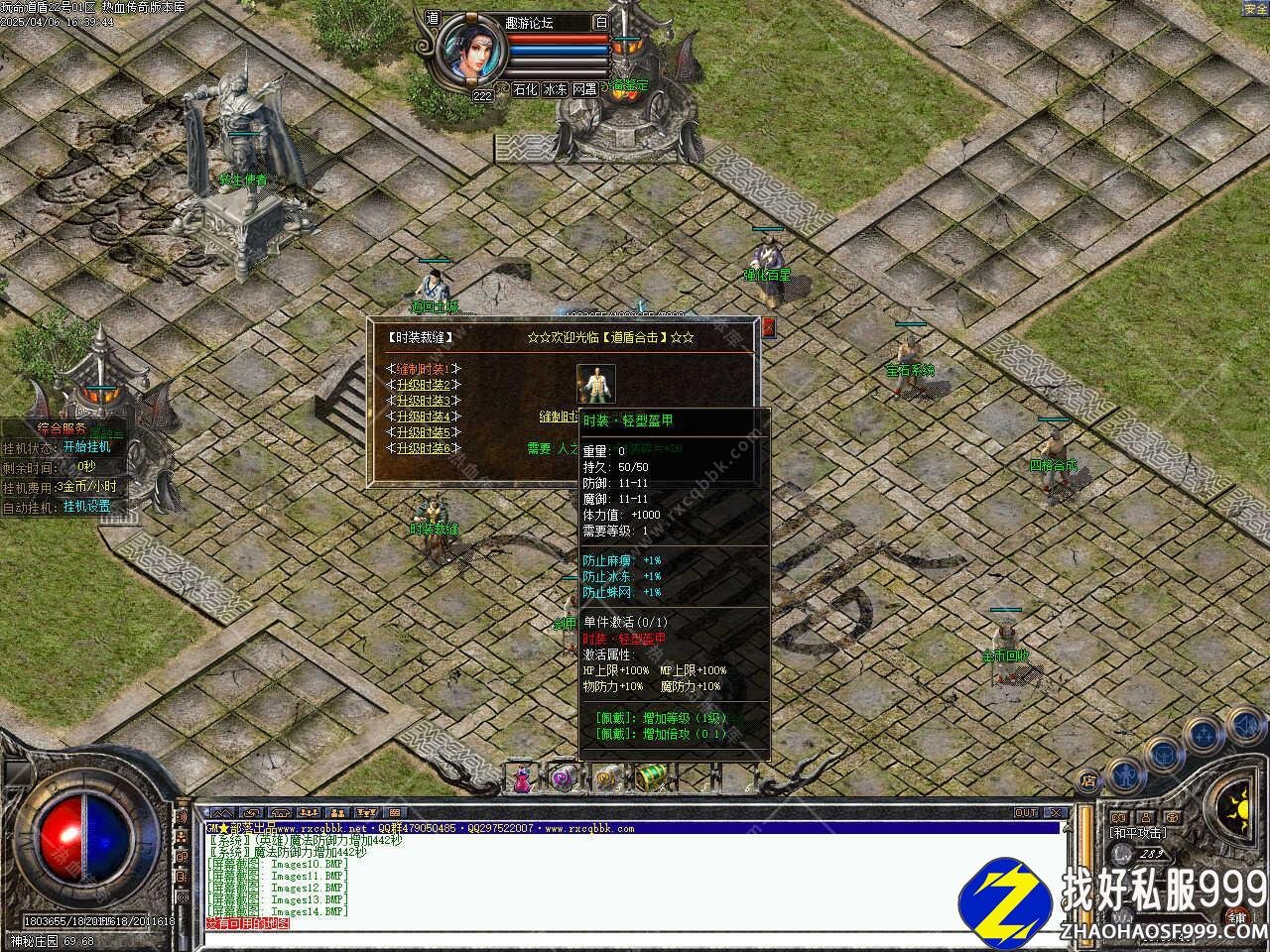
Task: Choose the 升级时装4 upgrade option
Action: [x=424, y=416]
